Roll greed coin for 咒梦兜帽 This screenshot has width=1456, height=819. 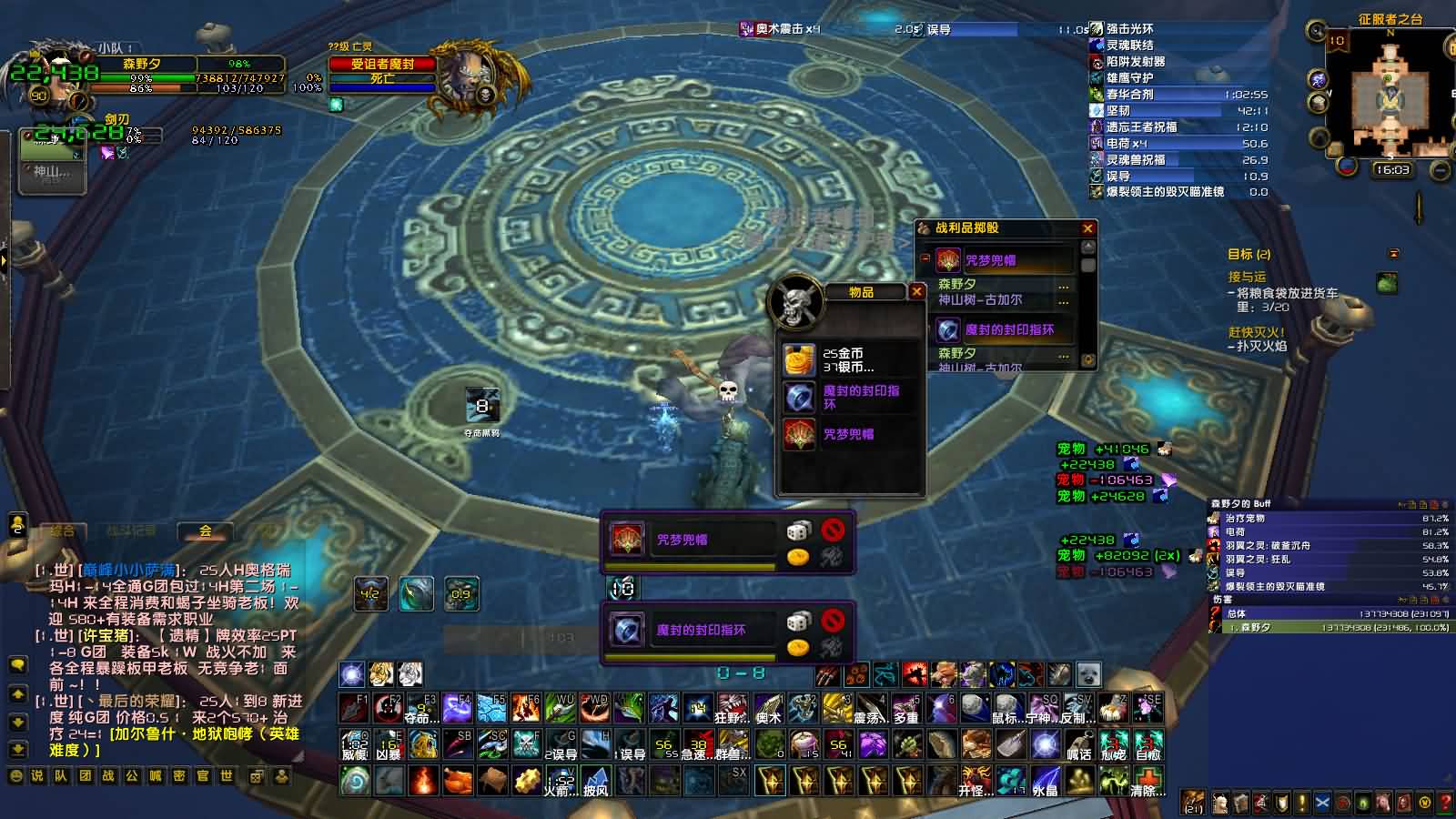[798, 556]
